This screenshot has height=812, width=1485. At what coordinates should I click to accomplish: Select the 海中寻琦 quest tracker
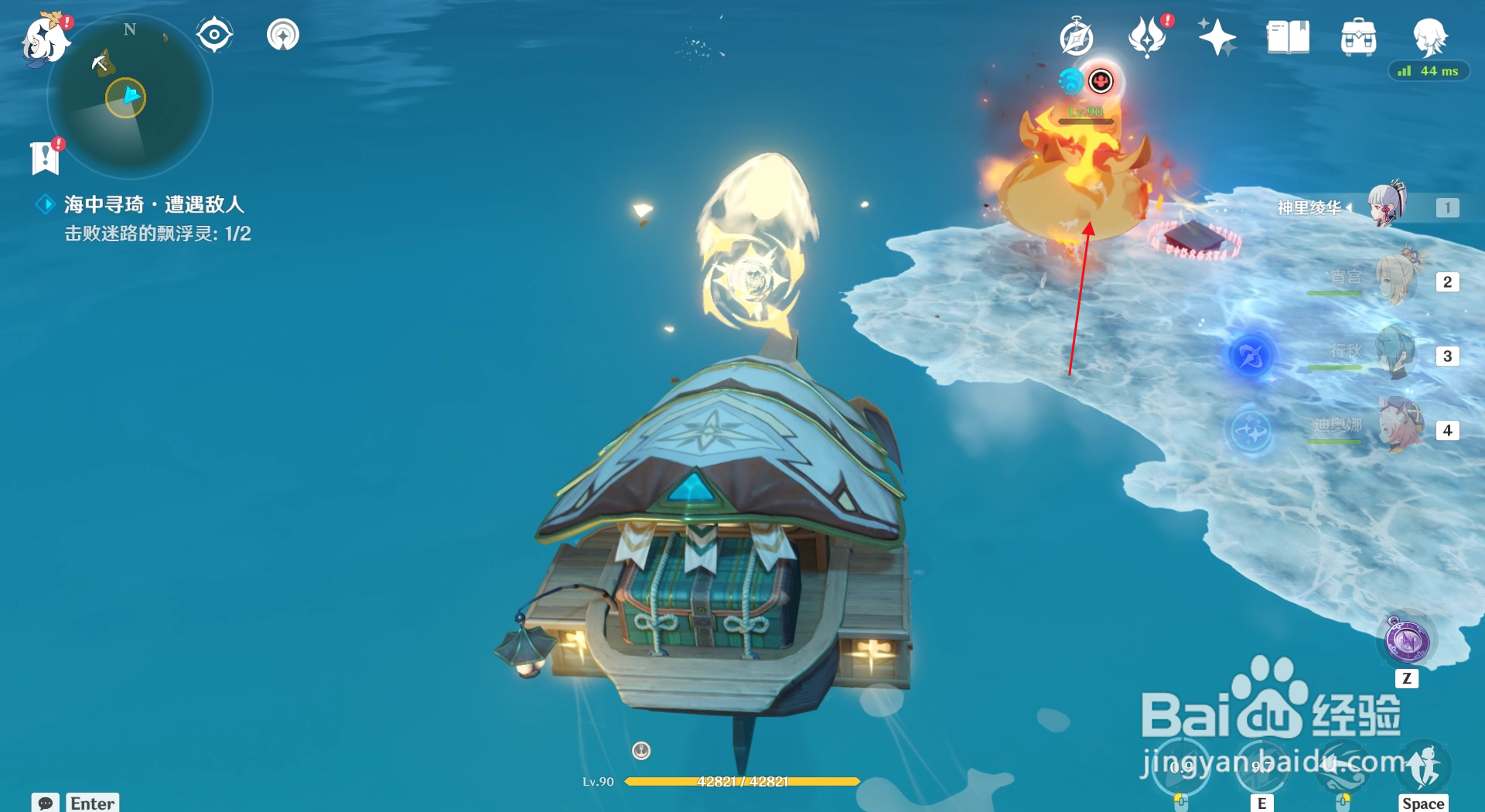click(x=154, y=204)
